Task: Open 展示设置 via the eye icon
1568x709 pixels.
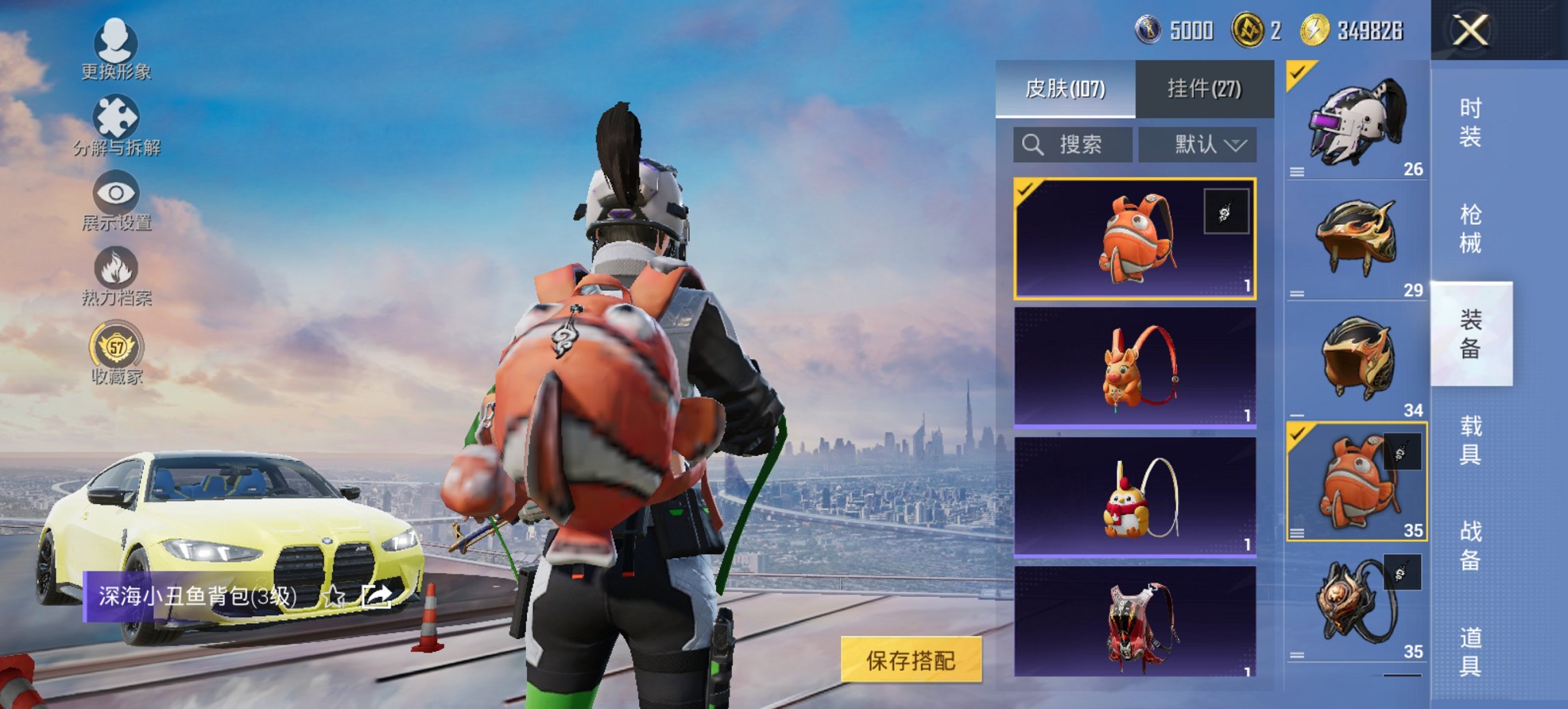Action: (116, 193)
